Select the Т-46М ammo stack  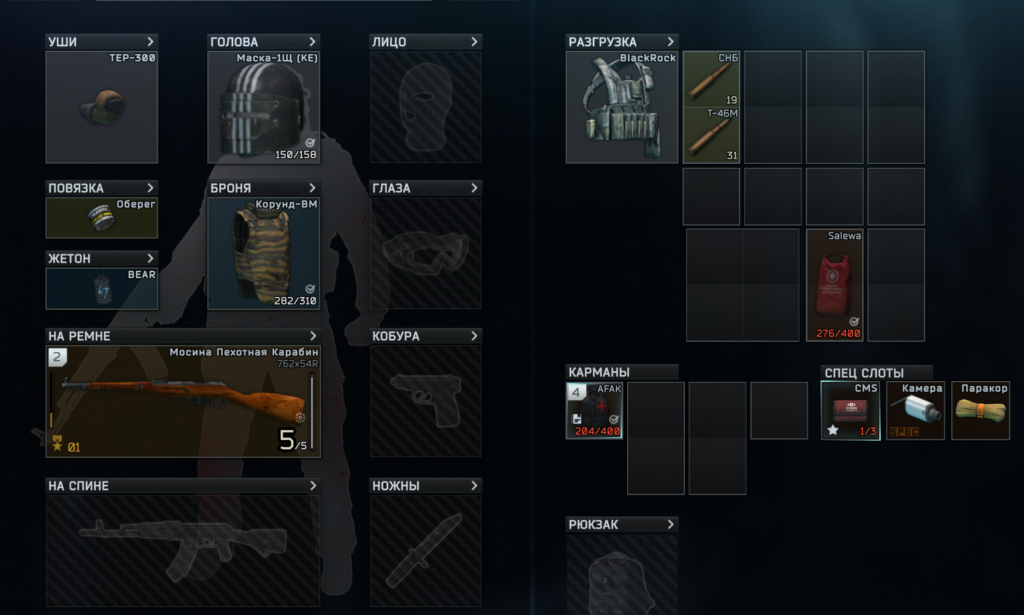pyautogui.click(x=711, y=134)
